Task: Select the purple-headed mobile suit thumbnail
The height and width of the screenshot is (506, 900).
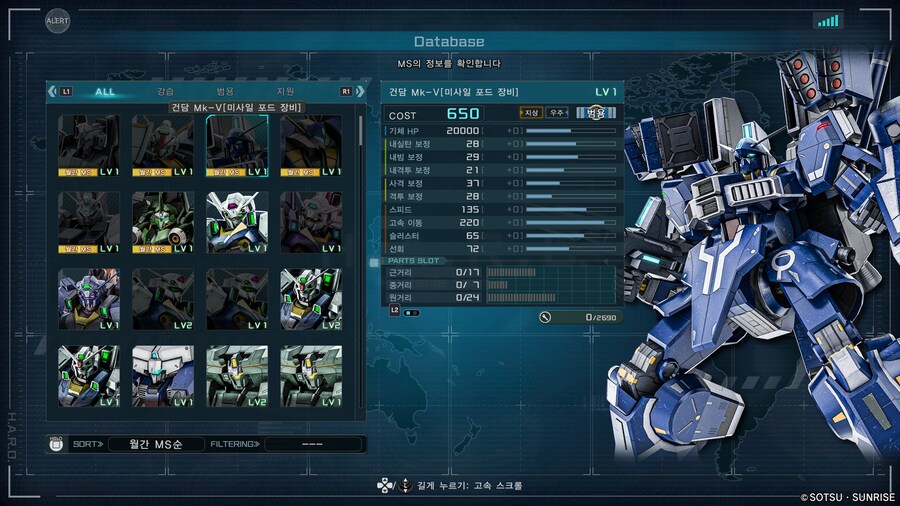Action: [x=89, y=299]
